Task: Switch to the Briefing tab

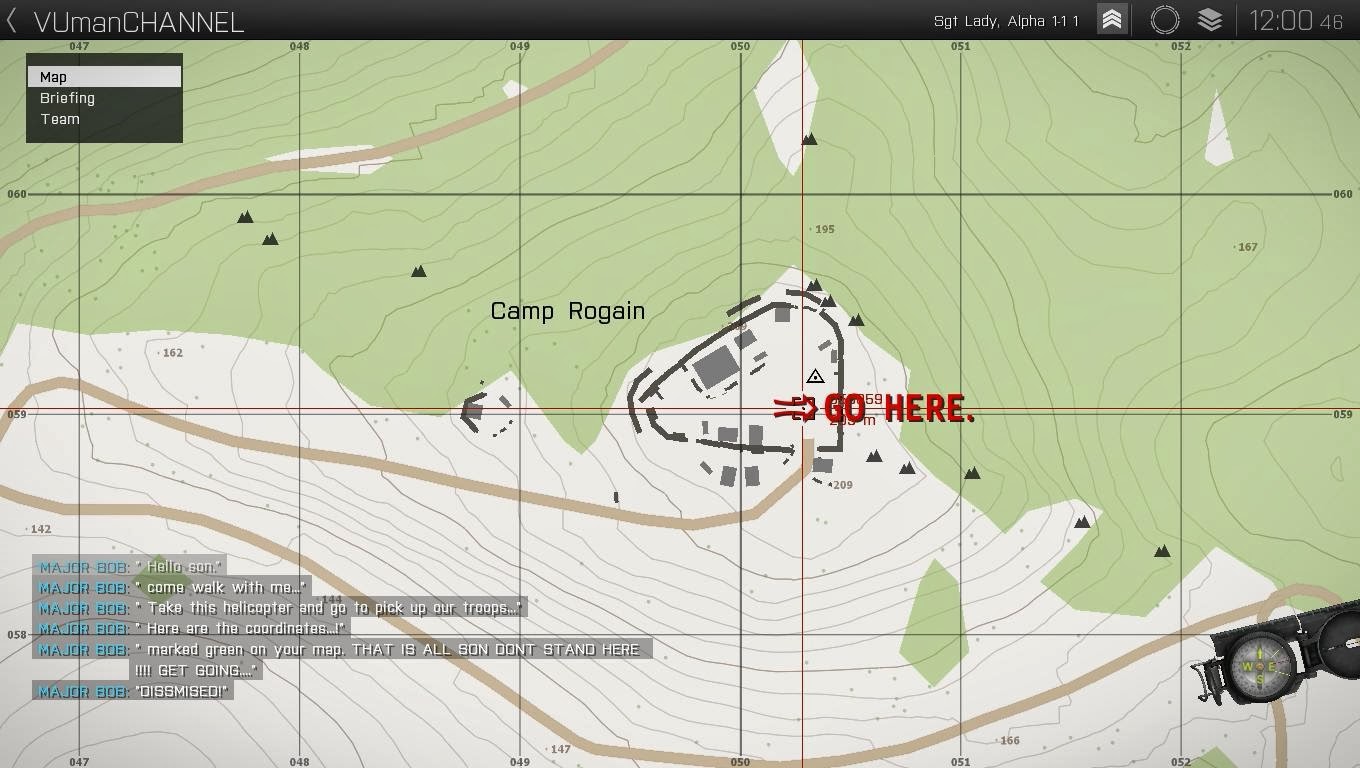Action: point(67,98)
